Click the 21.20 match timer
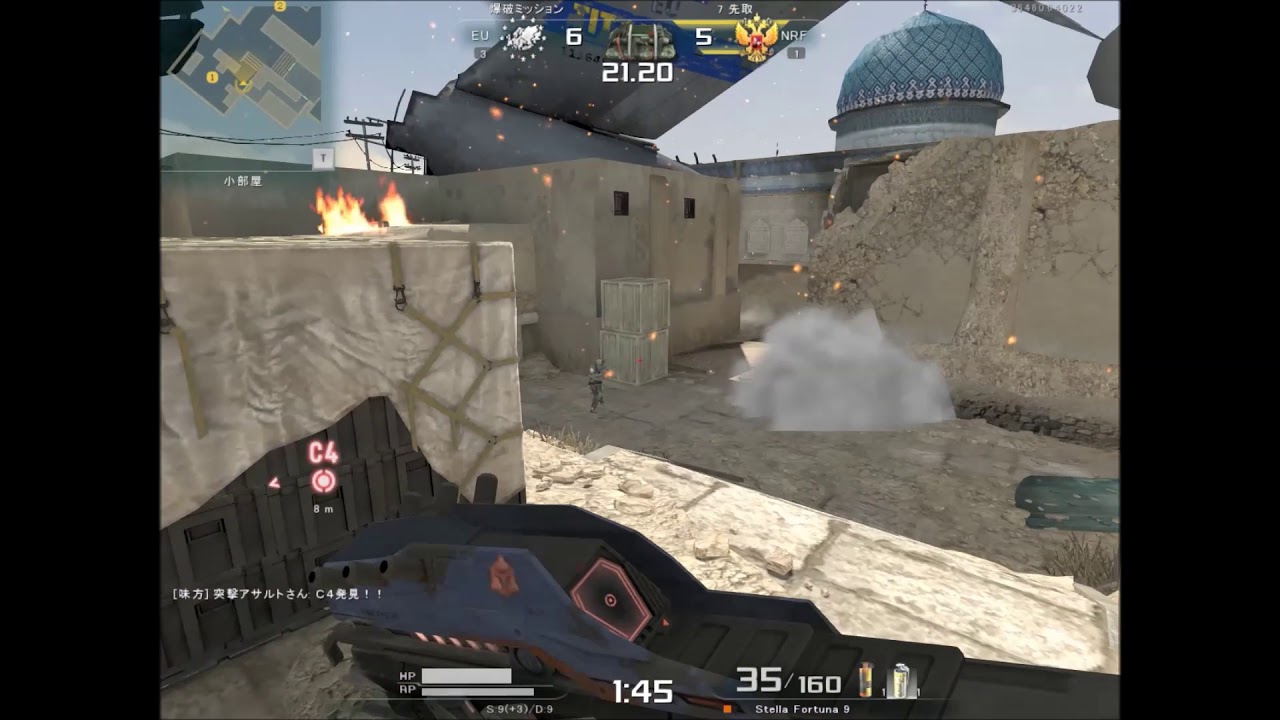1280x720 pixels. click(x=637, y=71)
